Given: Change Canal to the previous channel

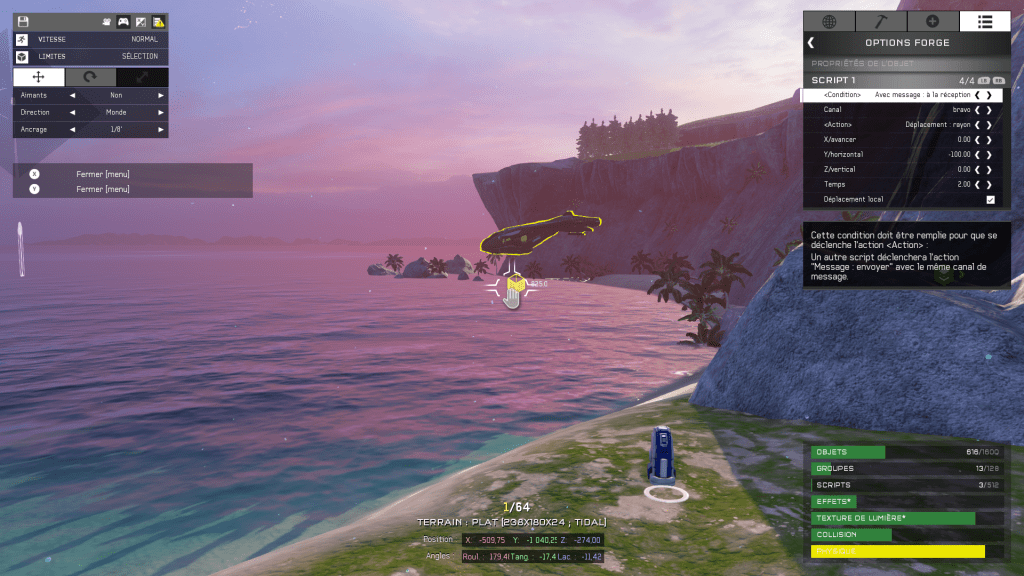Looking at the screenshot, I should (977, 110).
